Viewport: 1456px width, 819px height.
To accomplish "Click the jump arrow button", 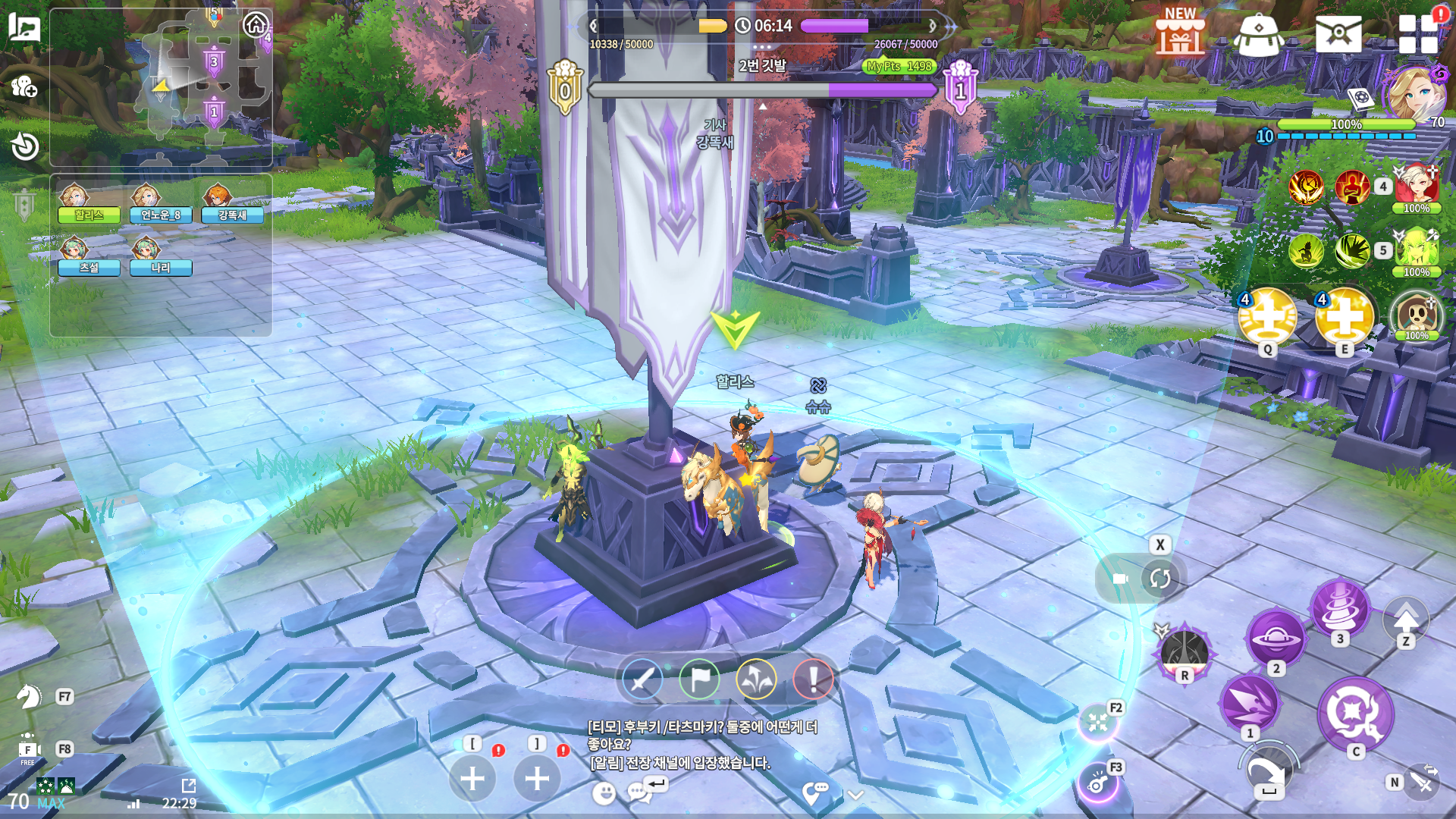I will click(x=1406, y=619).
